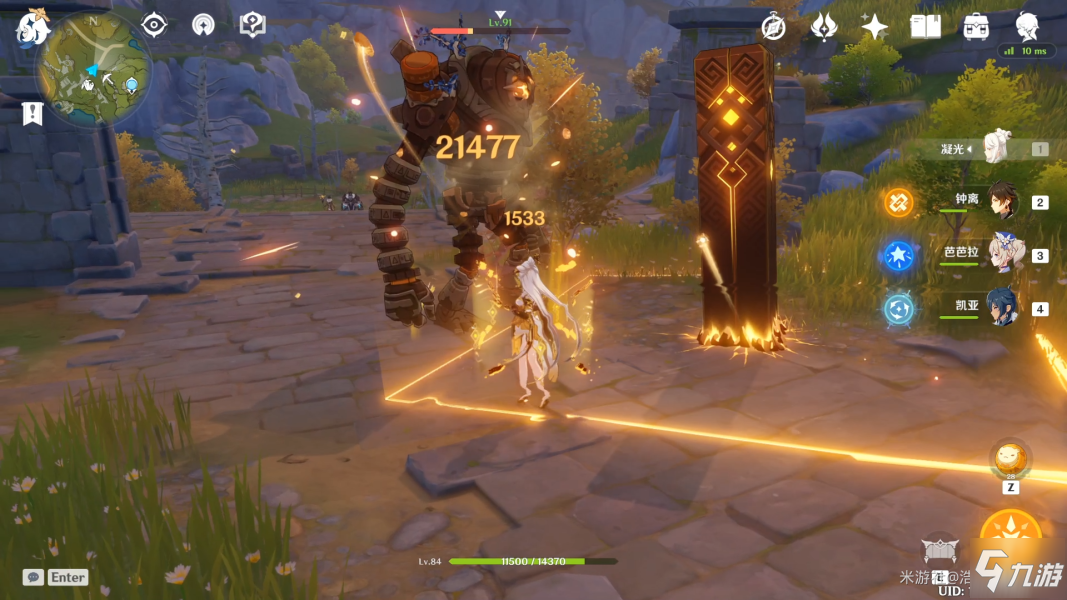Open the tutorial book with question mark
Image resolution: width=1067 pixels, height=600 pixels.
(252, 24)
